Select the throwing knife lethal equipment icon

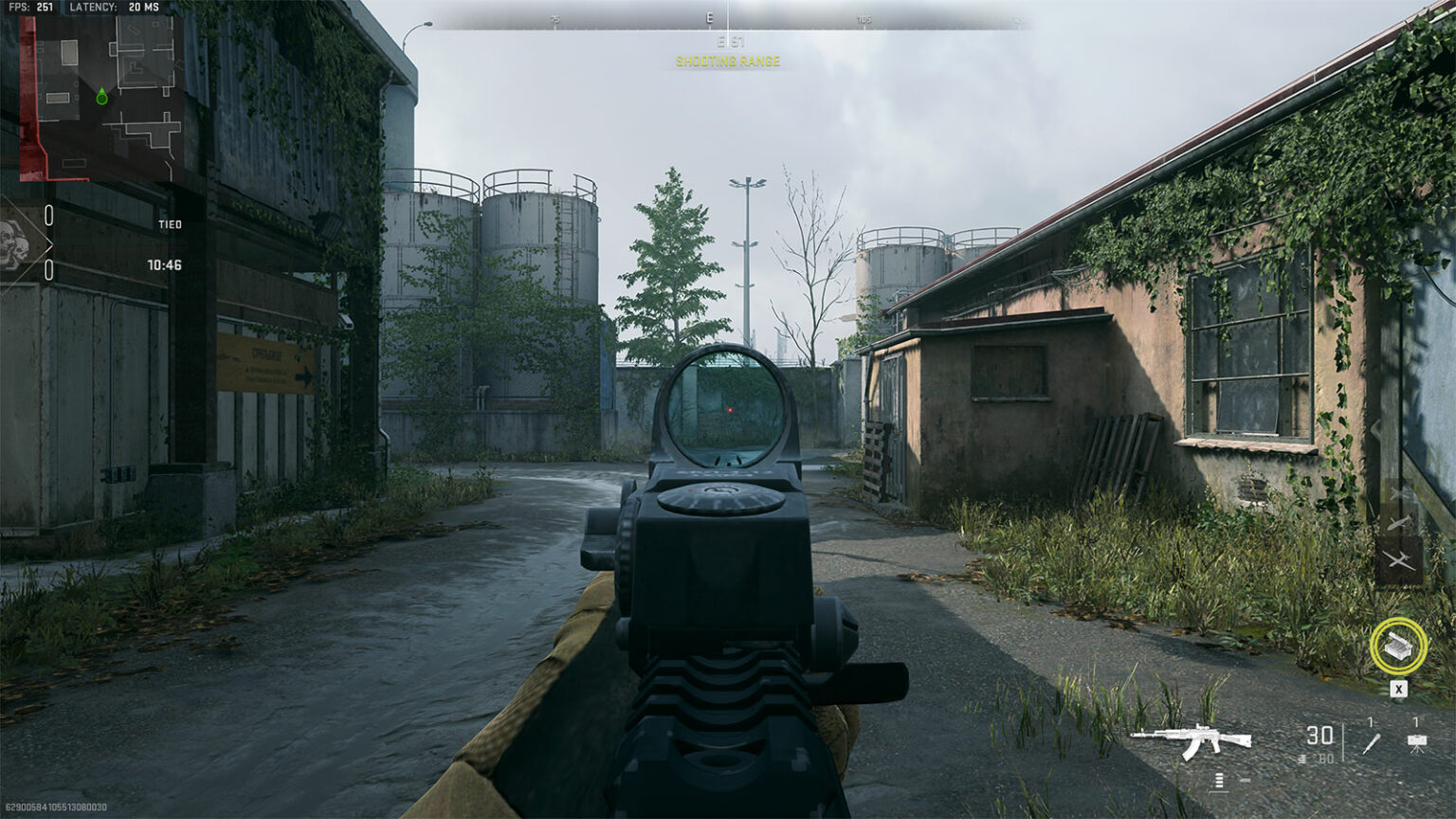(1372, 744)
